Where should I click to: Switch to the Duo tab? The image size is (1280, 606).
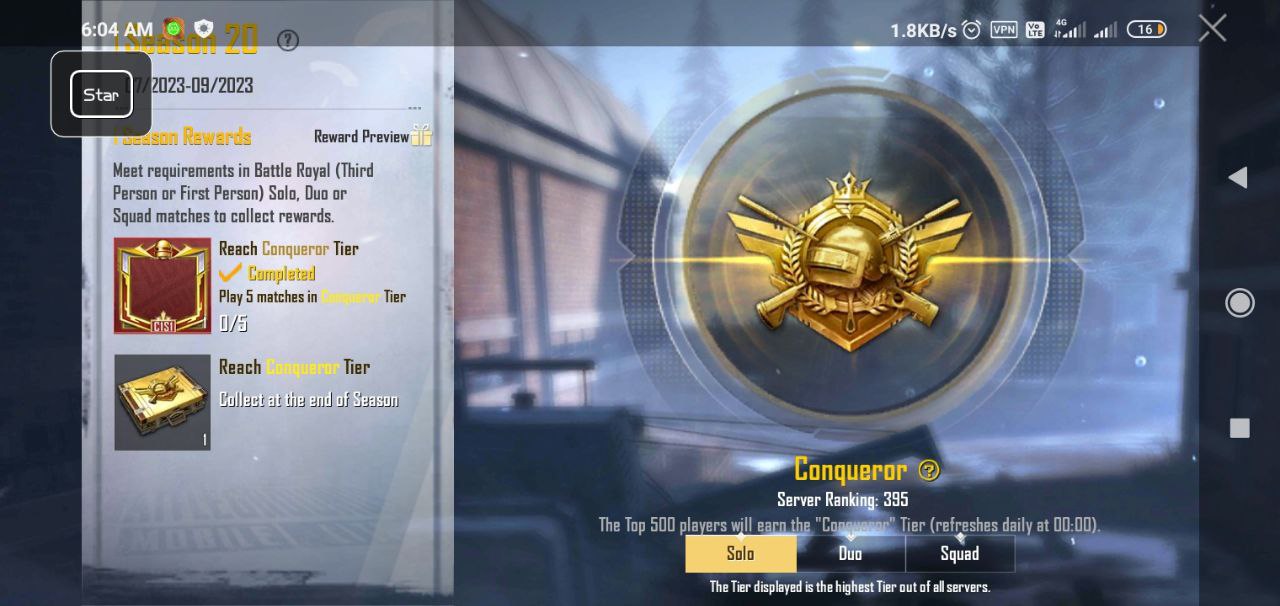[850, 554]
